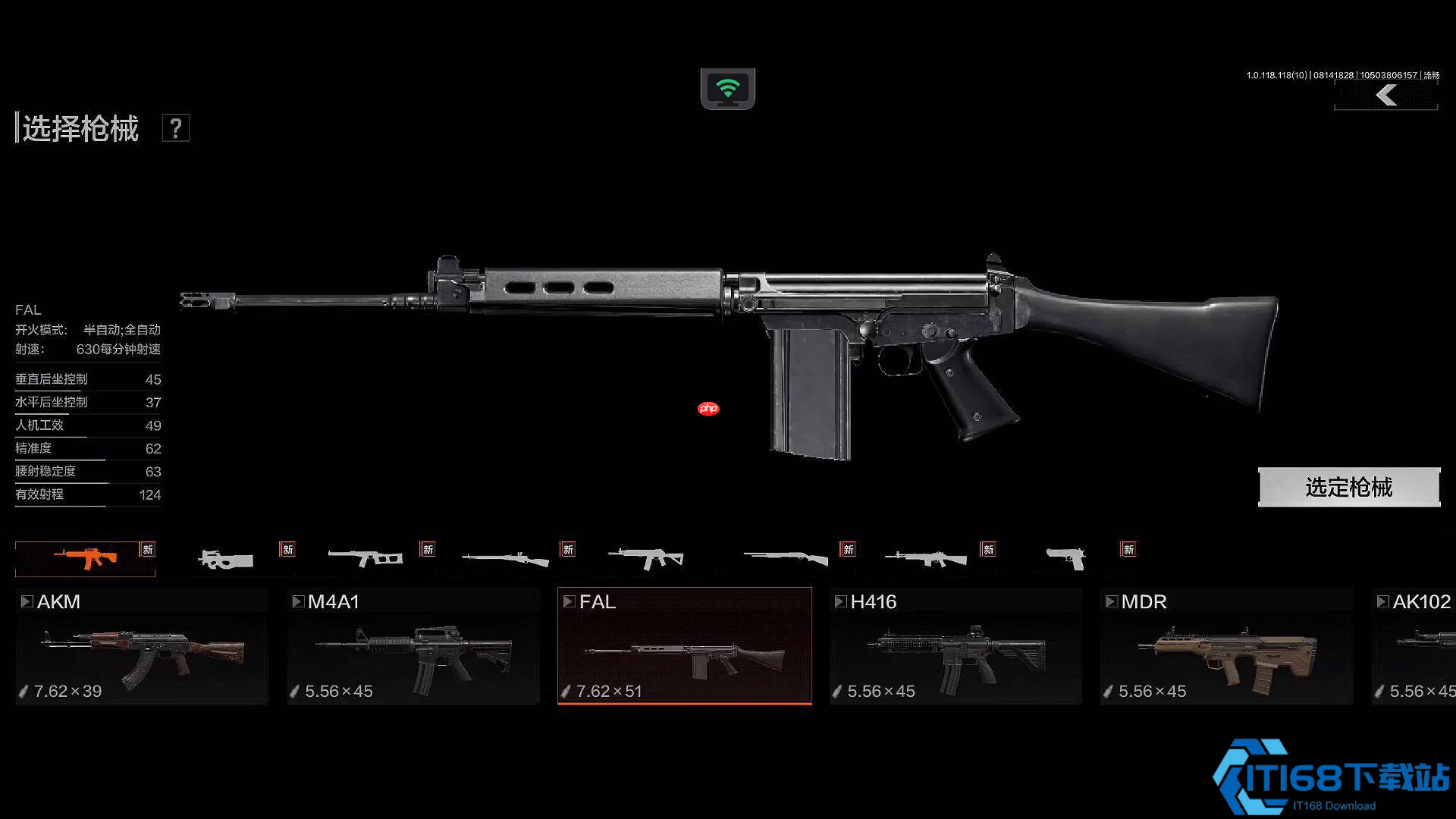Pick the H416 weapon card
This screenshot has width=1456, height=819.
pyautogui.click(x=955, y=646)
